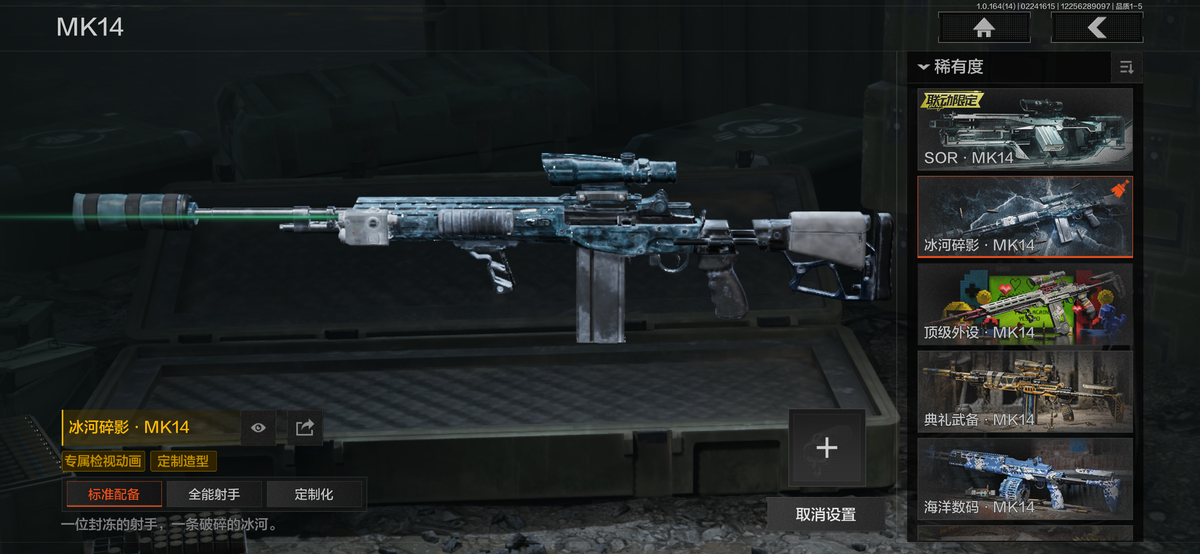Viewport: 1200px width, 554px height.
Task: Open the 专属检视动画 tag
Action: pos(103,462)
